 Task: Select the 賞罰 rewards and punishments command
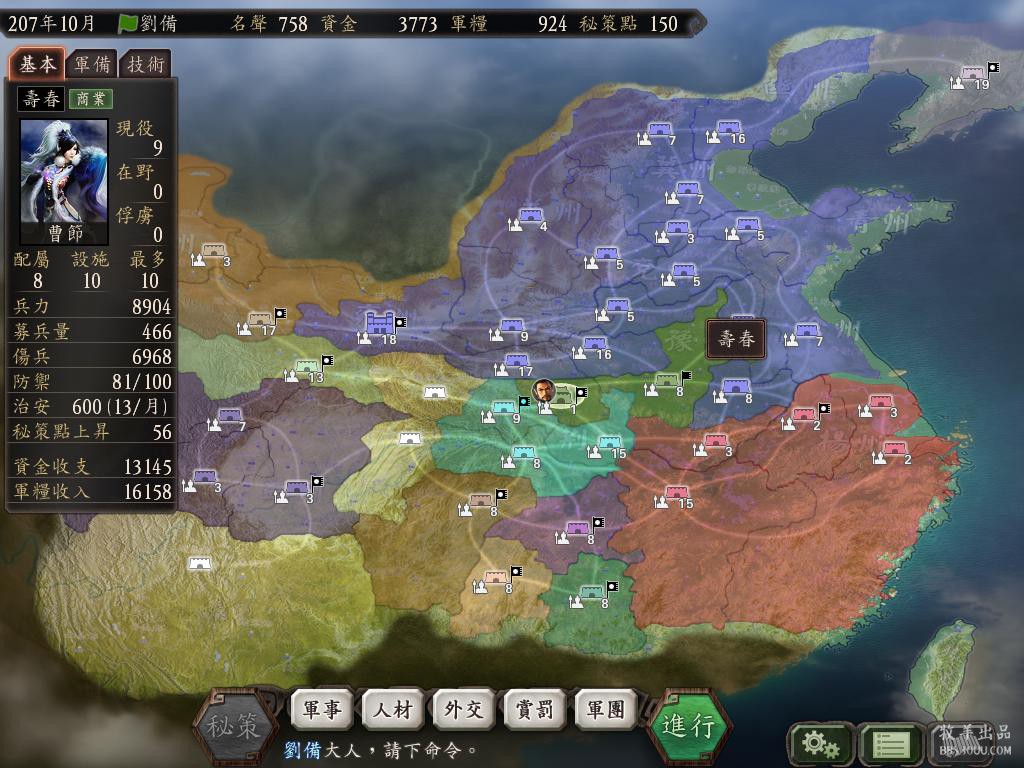[x=535, y=710]
